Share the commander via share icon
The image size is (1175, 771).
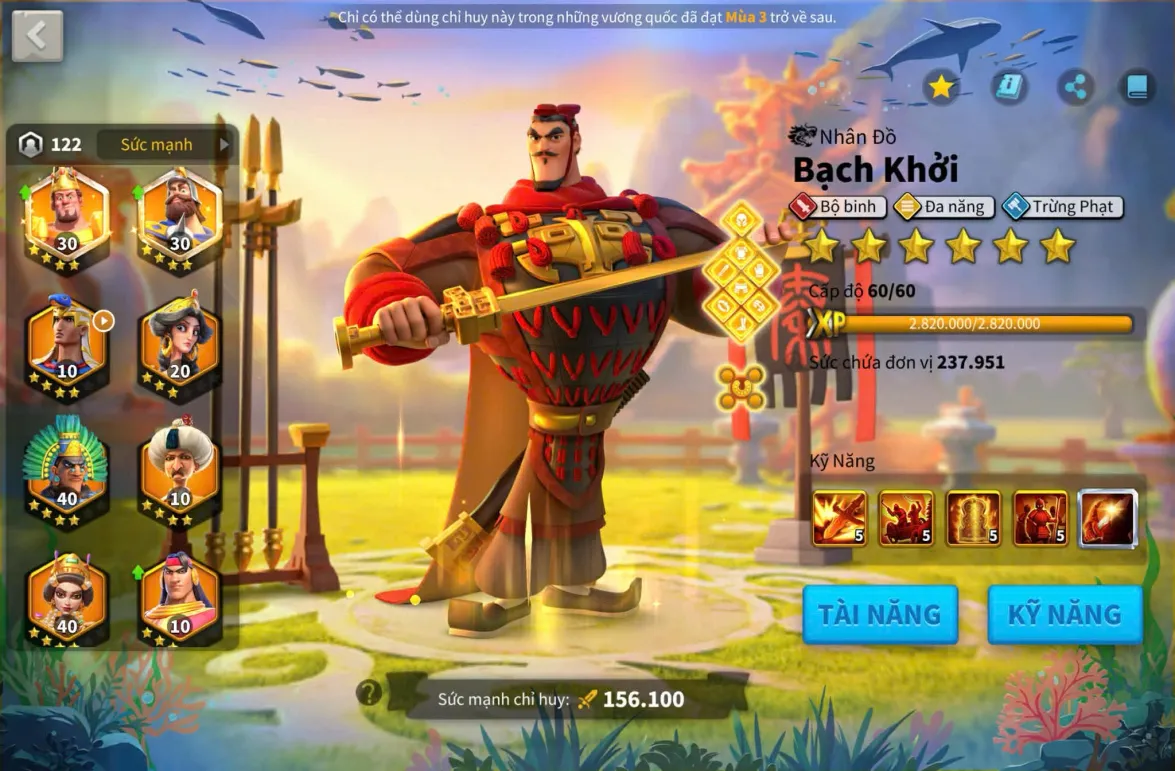point(1076,88)
